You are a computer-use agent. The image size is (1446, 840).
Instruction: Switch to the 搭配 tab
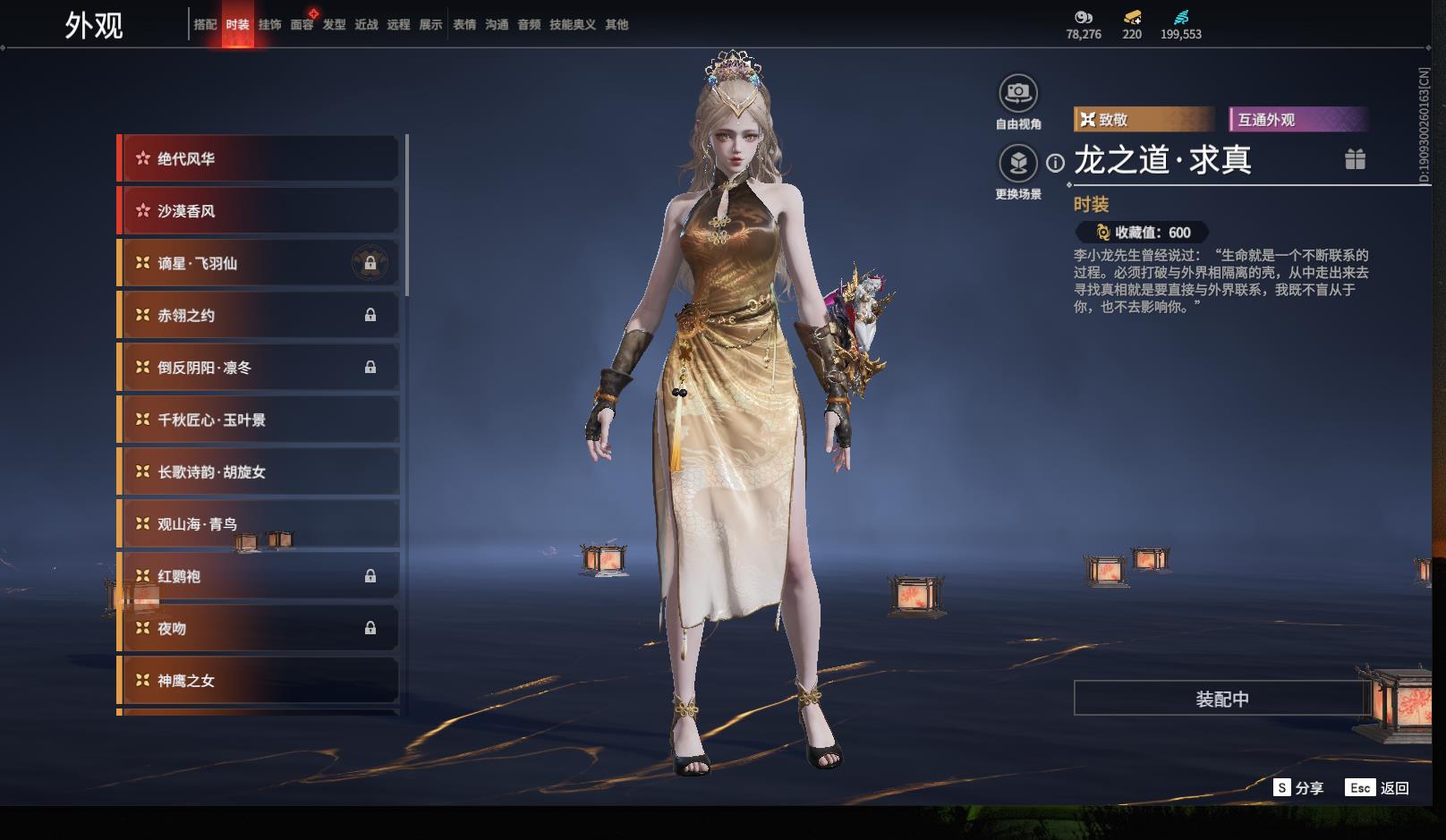click(x=205, y=25)
